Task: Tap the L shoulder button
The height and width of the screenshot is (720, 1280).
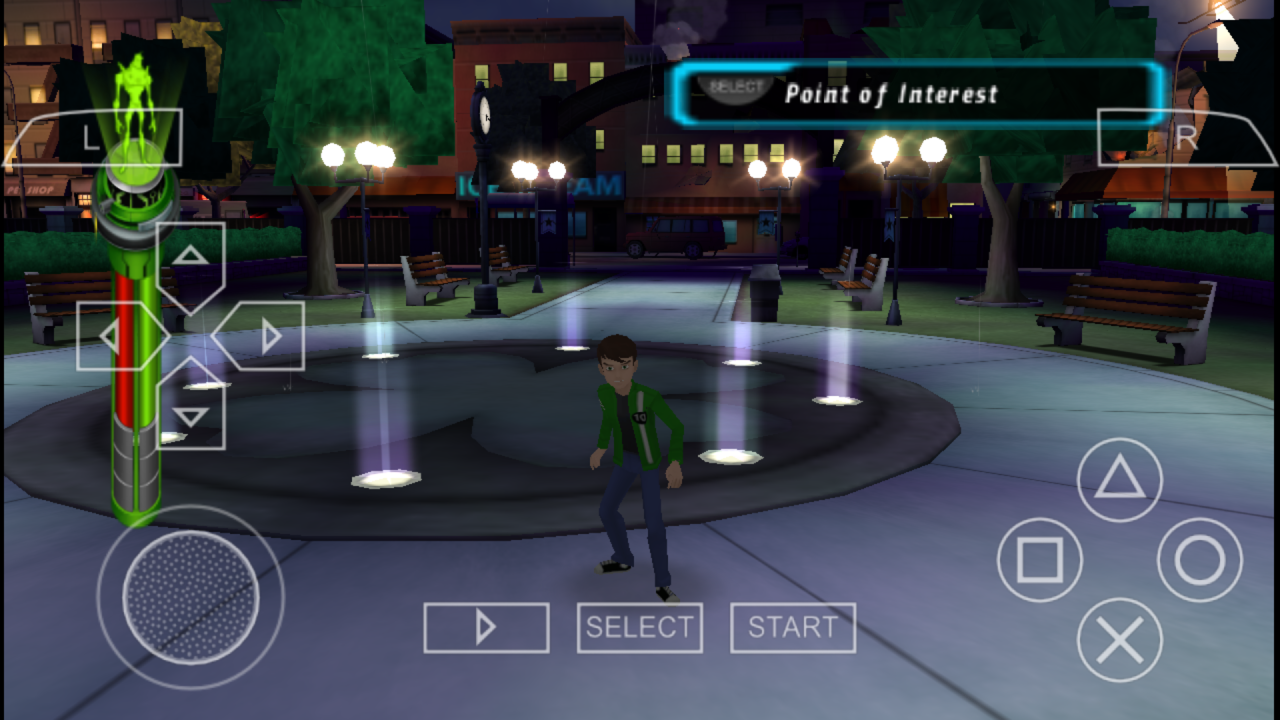Action: click(x=95, y=138)
